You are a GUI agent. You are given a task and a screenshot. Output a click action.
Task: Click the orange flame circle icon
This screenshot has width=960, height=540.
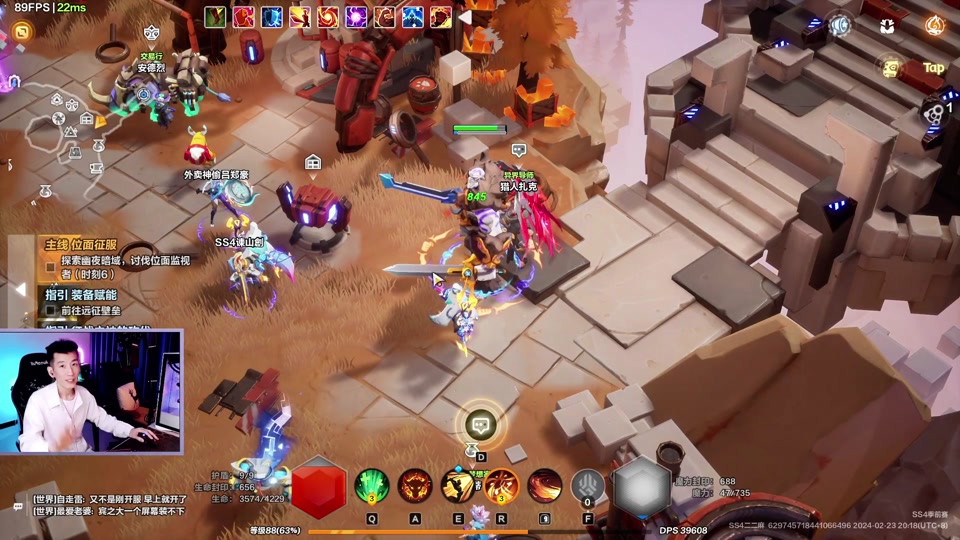coord(934,25)
